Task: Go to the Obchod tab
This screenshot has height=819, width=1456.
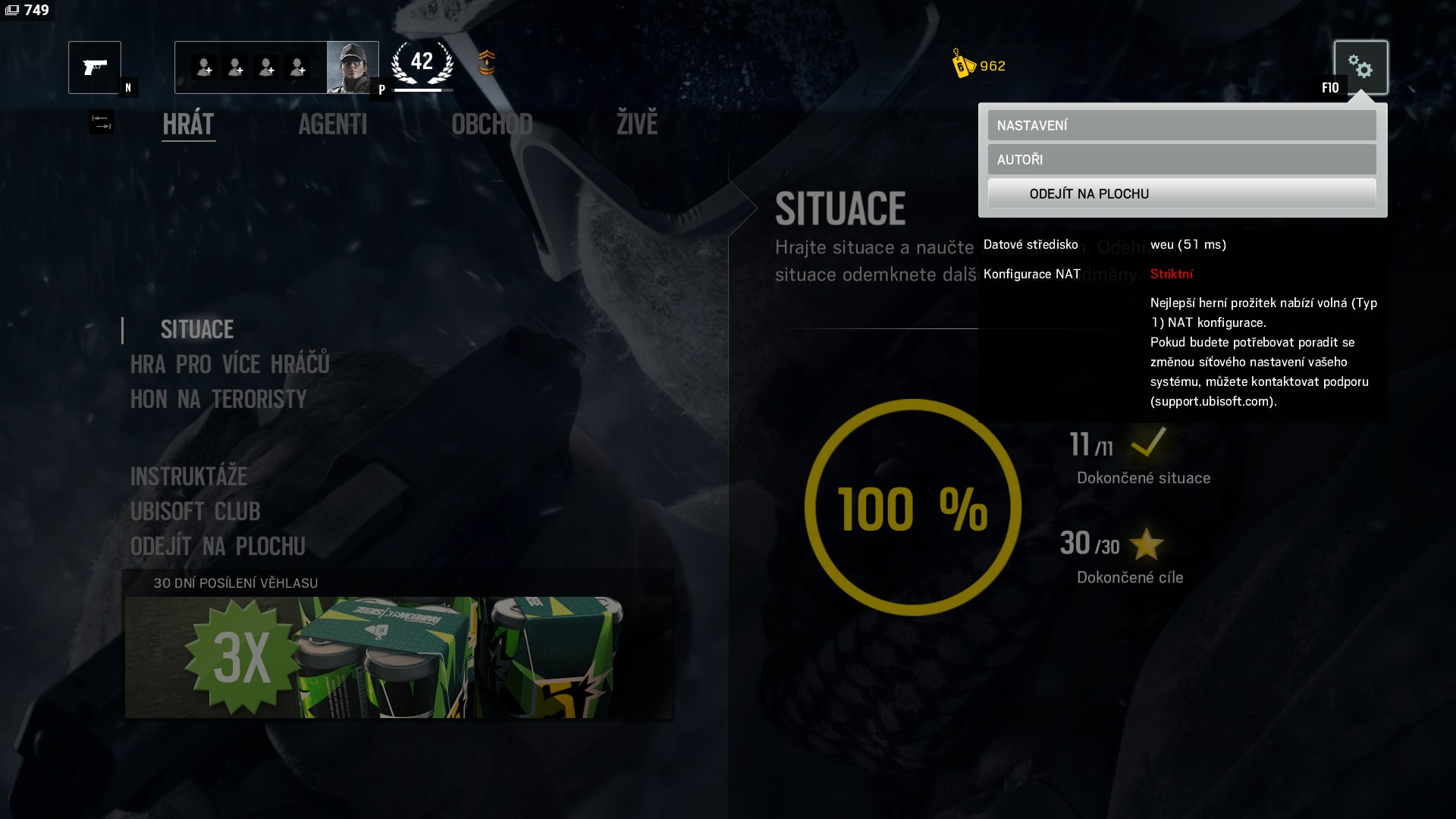Action: tap(491, 124)
